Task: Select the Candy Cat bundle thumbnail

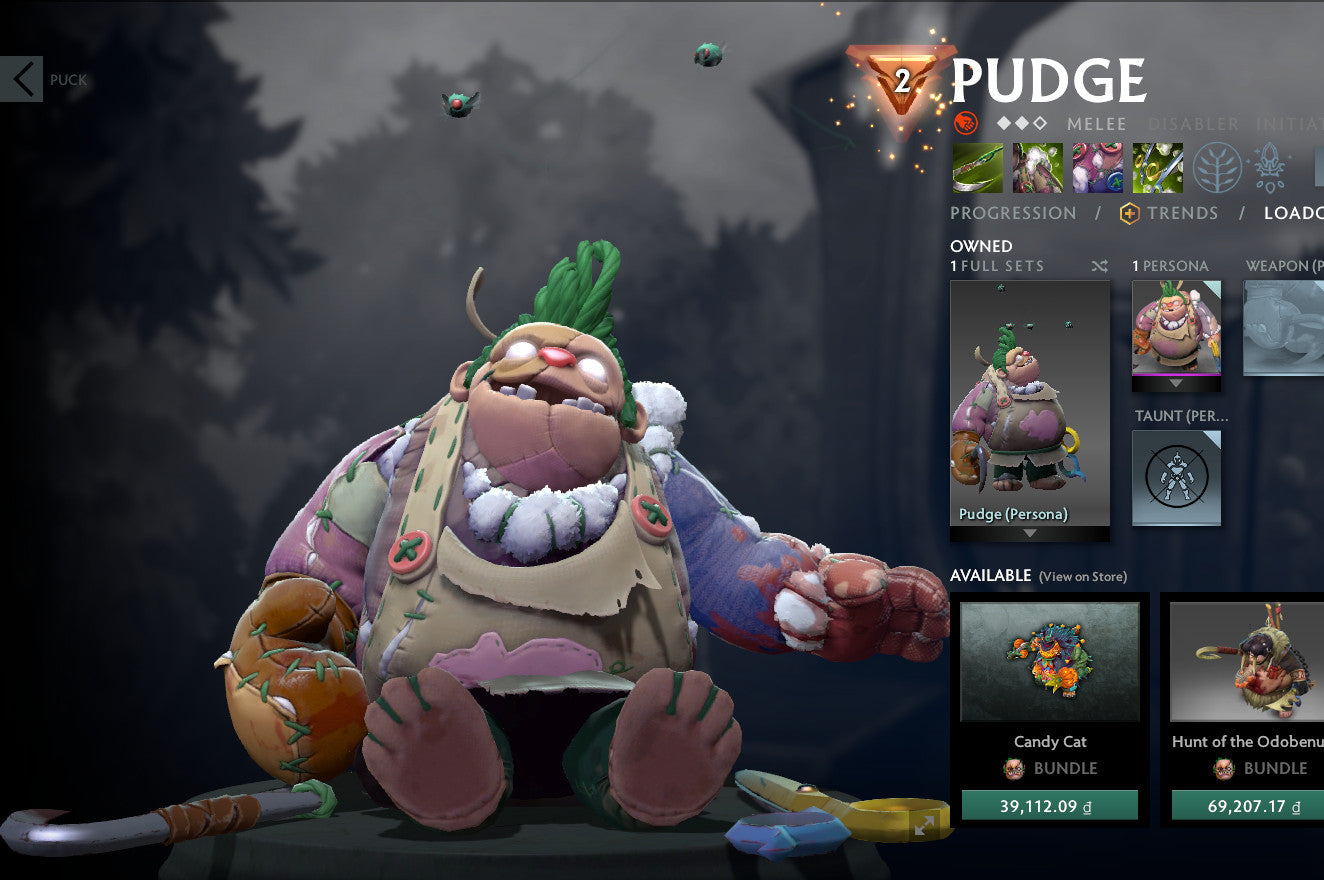Action: [1049, 662]
